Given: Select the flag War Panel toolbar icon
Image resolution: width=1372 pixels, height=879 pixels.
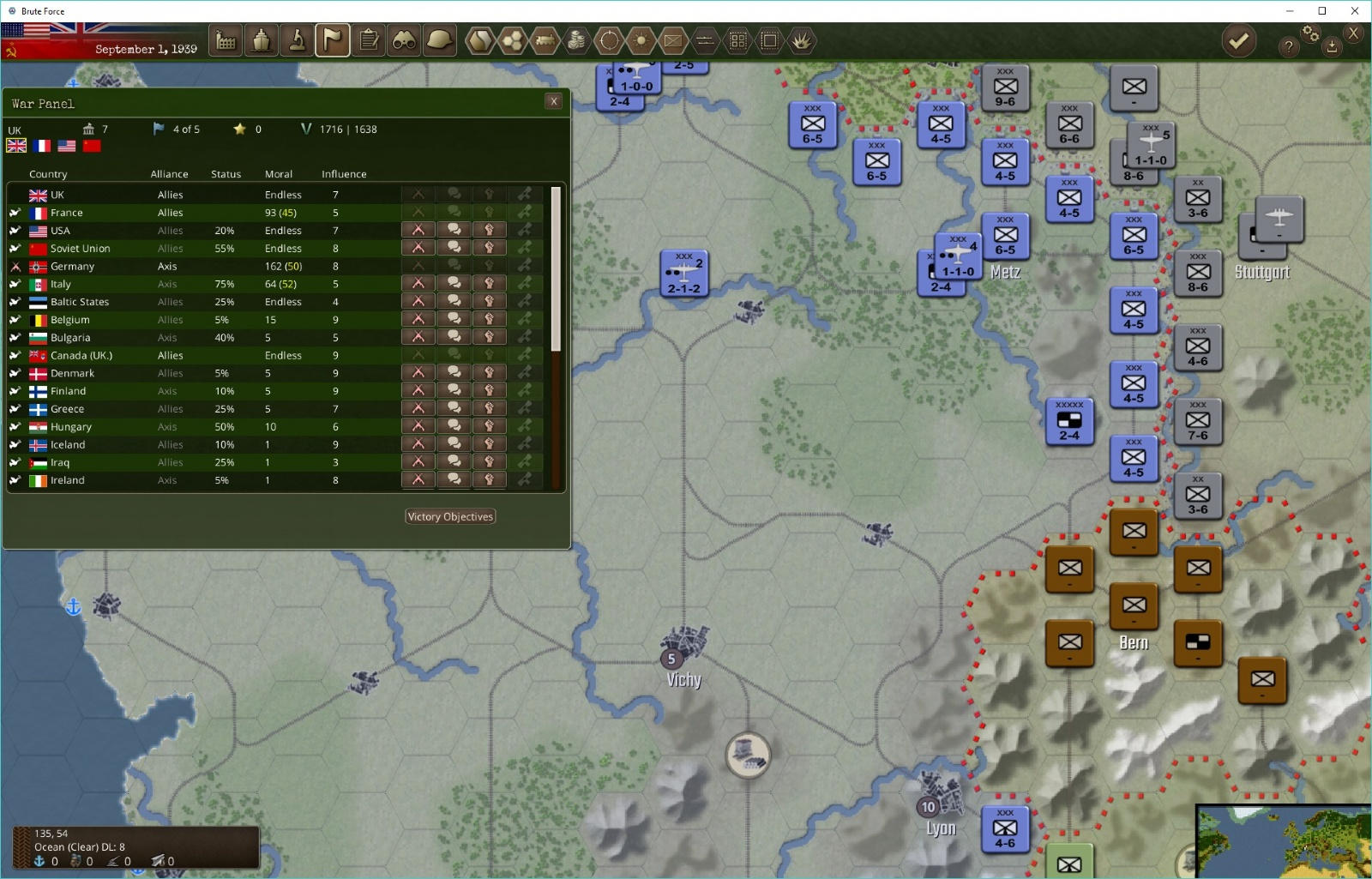Looking at the screenshot, I should (x=334, y=40).
